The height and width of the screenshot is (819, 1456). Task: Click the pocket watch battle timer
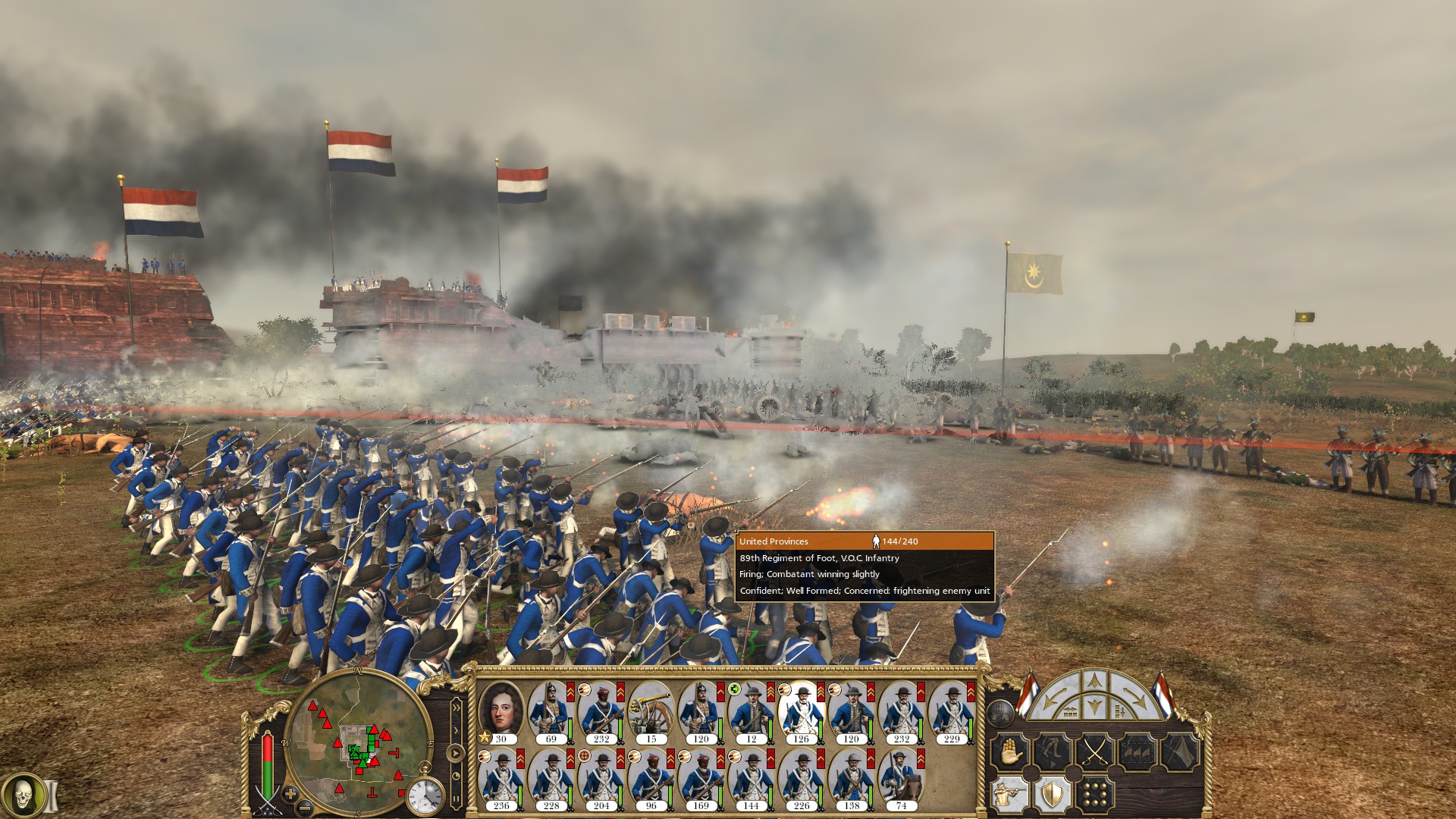click(425, 795)
